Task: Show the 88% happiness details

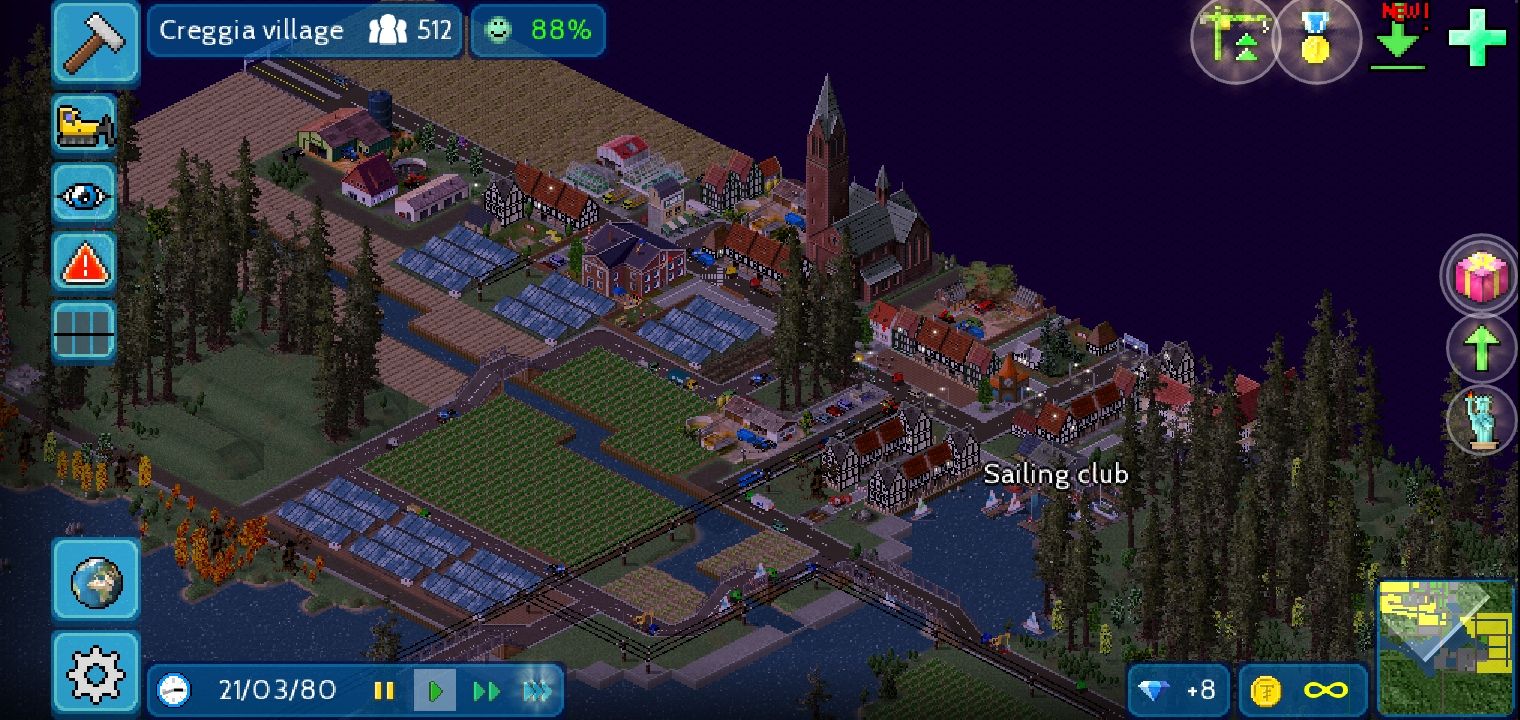Action: pos(538,31)
